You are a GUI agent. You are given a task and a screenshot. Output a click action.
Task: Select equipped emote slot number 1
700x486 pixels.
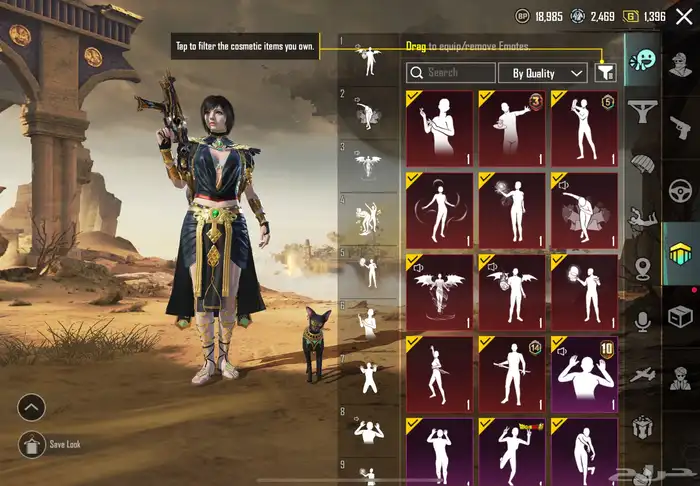369,62
